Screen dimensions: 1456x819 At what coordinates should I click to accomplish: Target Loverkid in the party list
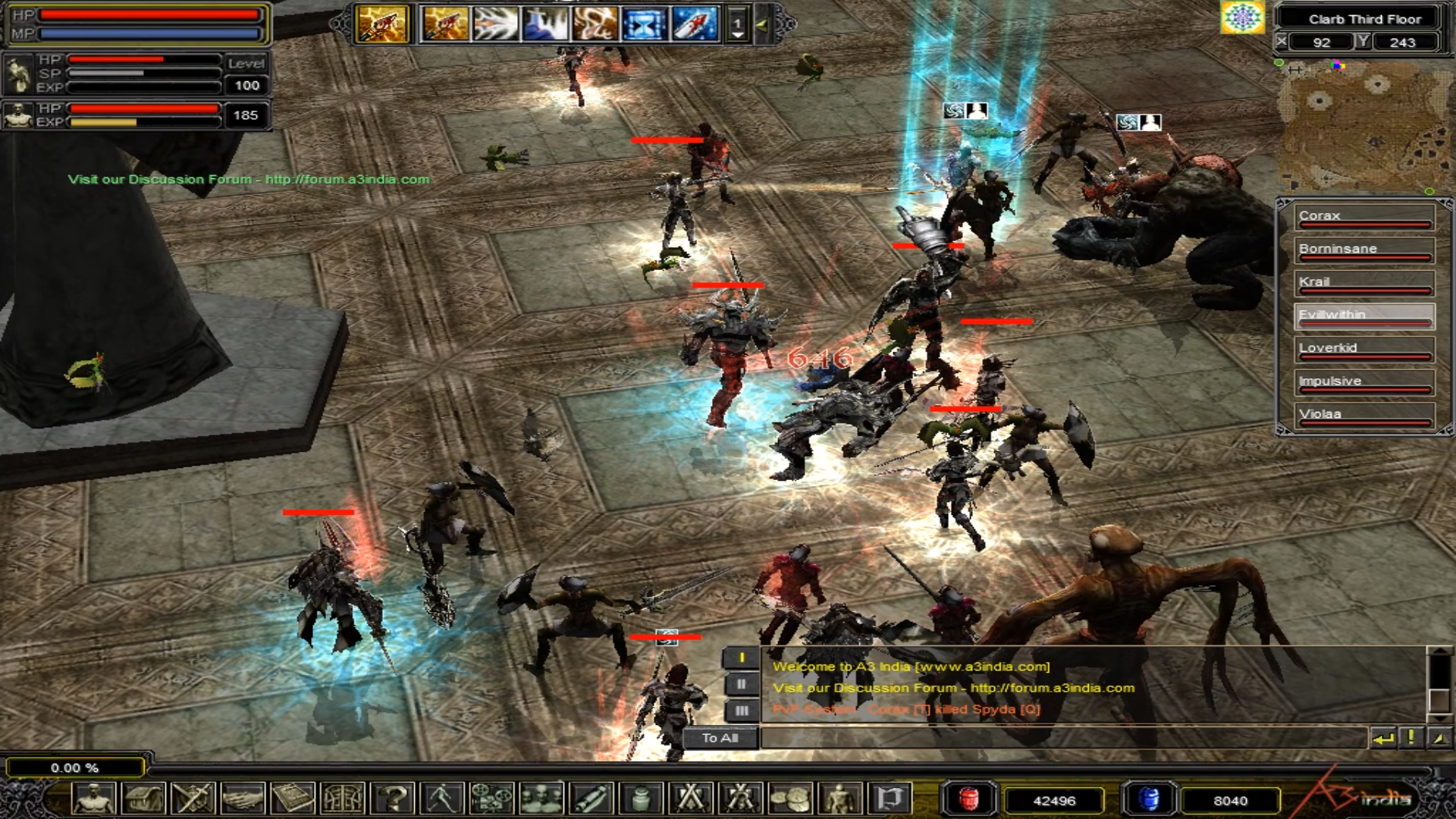1363,349
